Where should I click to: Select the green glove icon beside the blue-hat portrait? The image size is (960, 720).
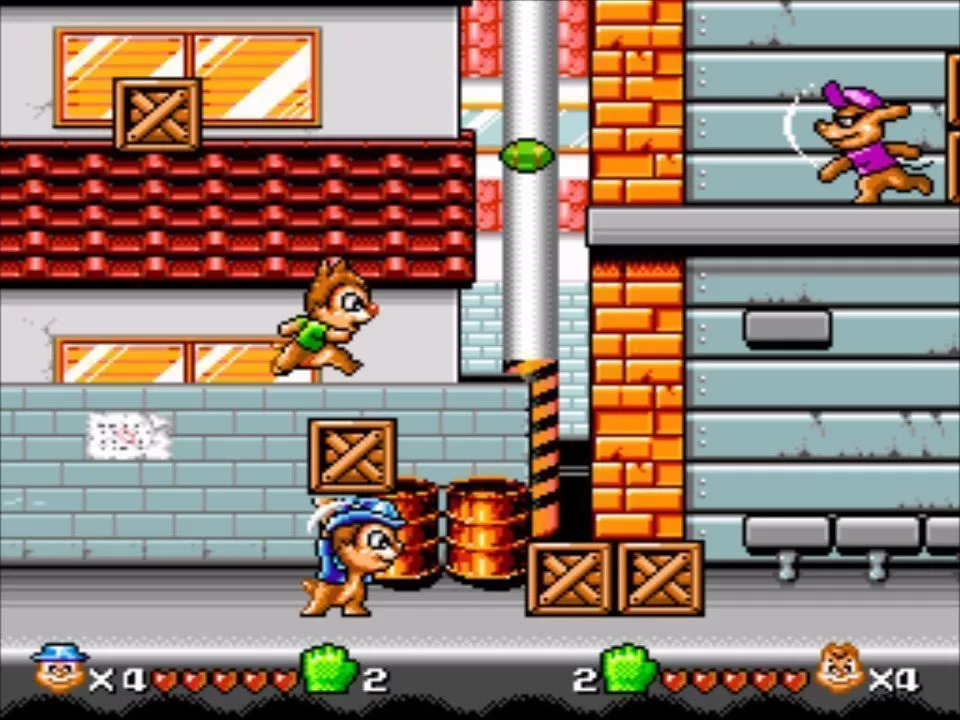tap(329, 669)
